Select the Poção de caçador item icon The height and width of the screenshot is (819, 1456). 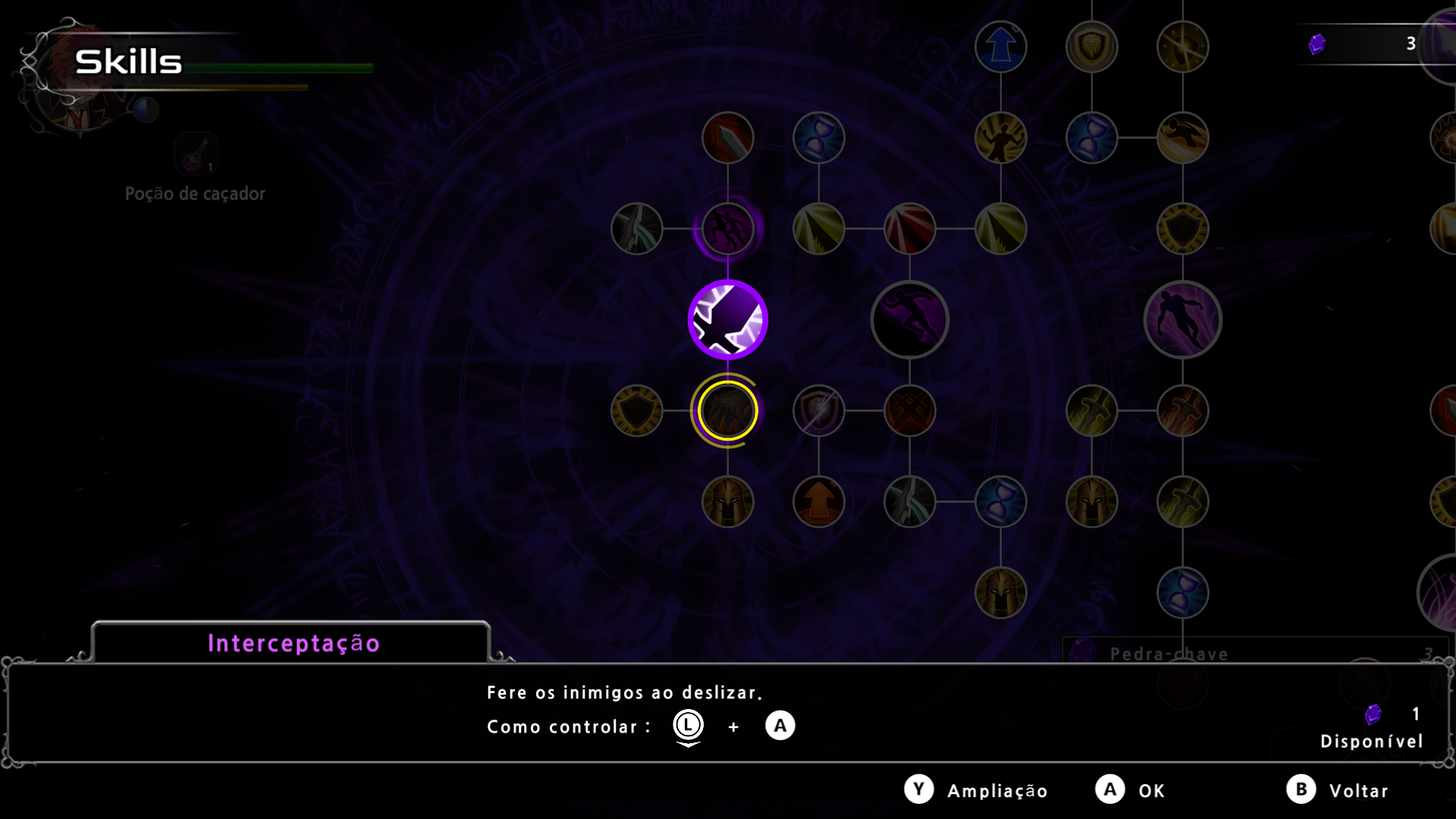[196, 154]
